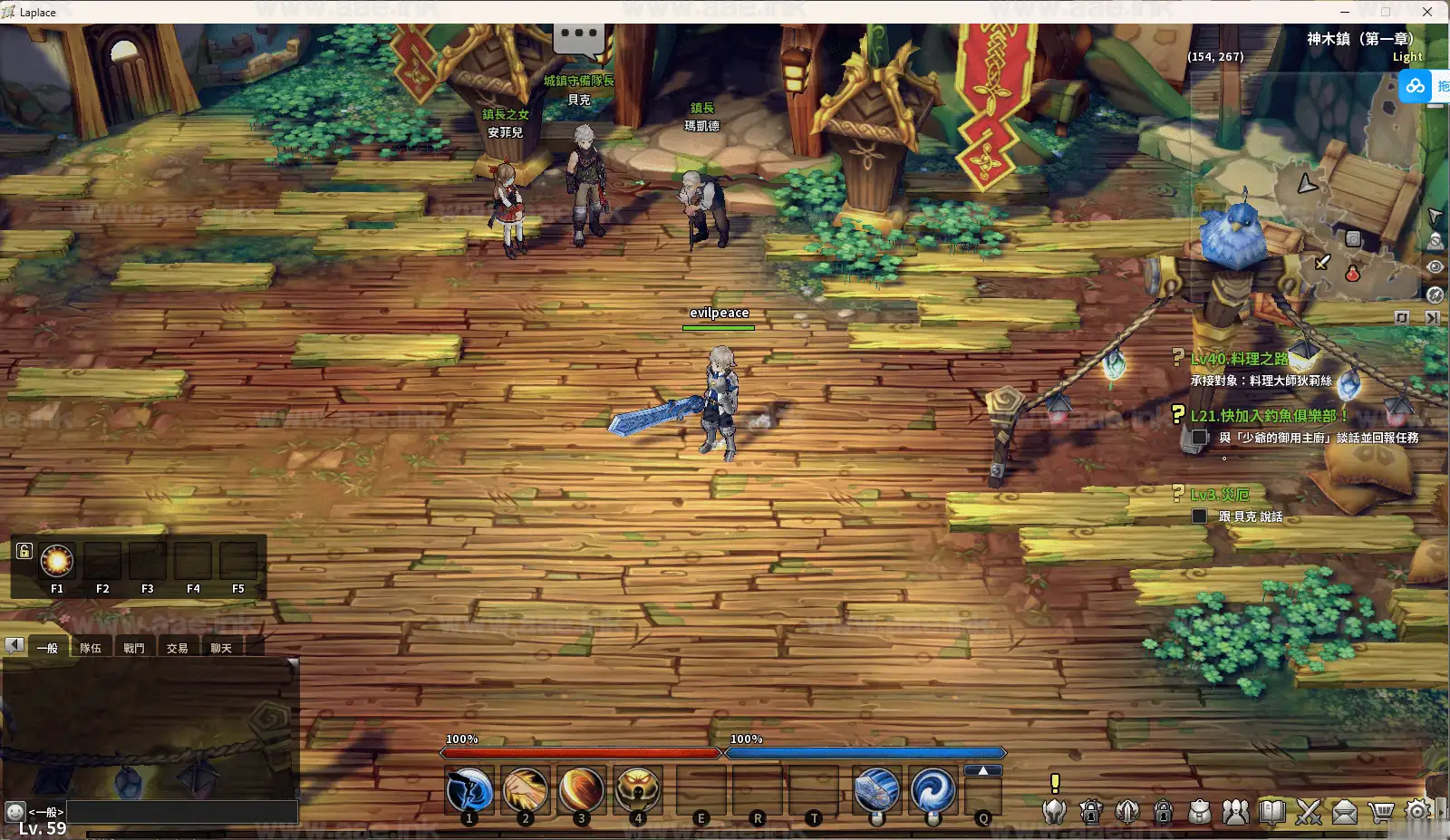Expand the extra skill slots above Q
Viewport: 1450px width, 840px height.
pos(982,771)
